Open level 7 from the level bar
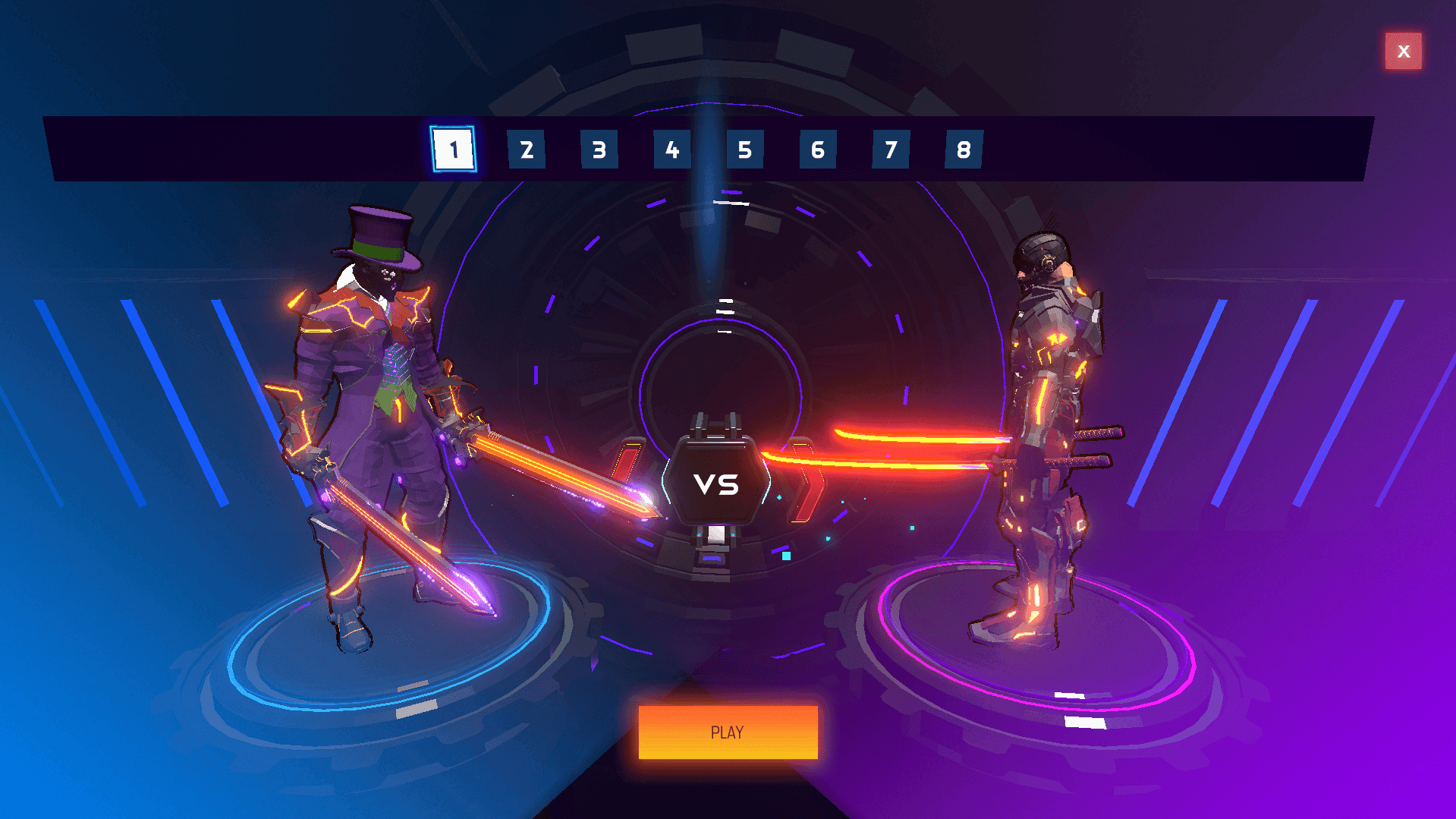 pos(890,150)
